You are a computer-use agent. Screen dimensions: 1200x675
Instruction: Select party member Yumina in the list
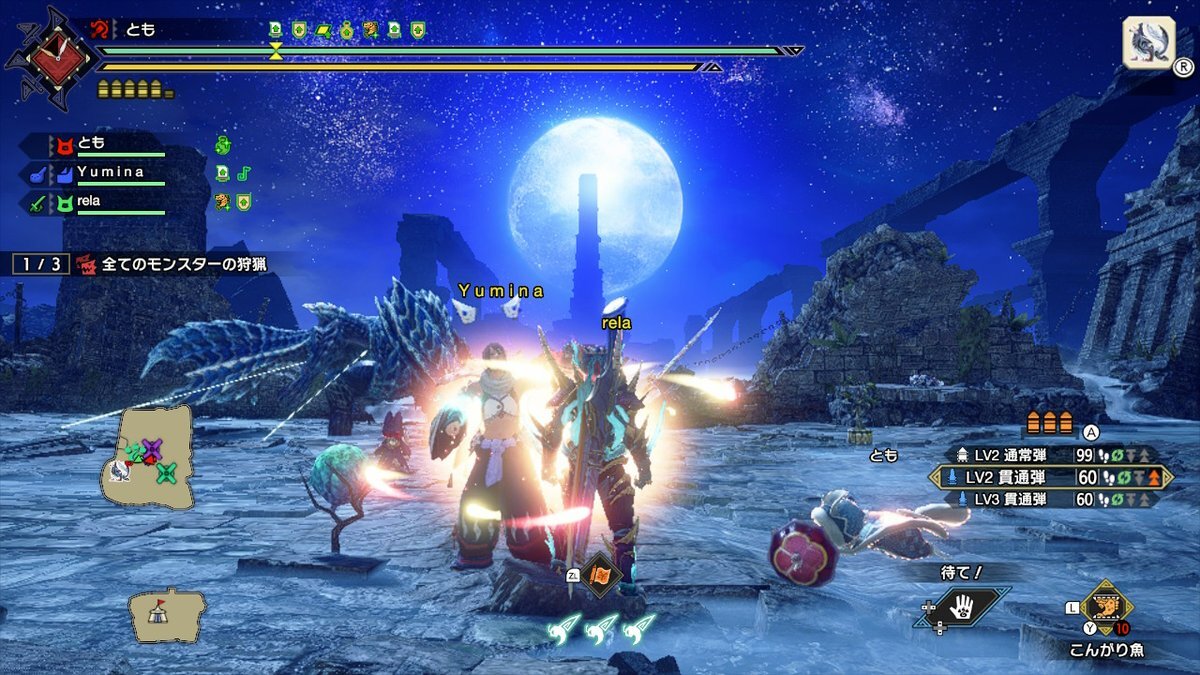[x=110, y=174]
